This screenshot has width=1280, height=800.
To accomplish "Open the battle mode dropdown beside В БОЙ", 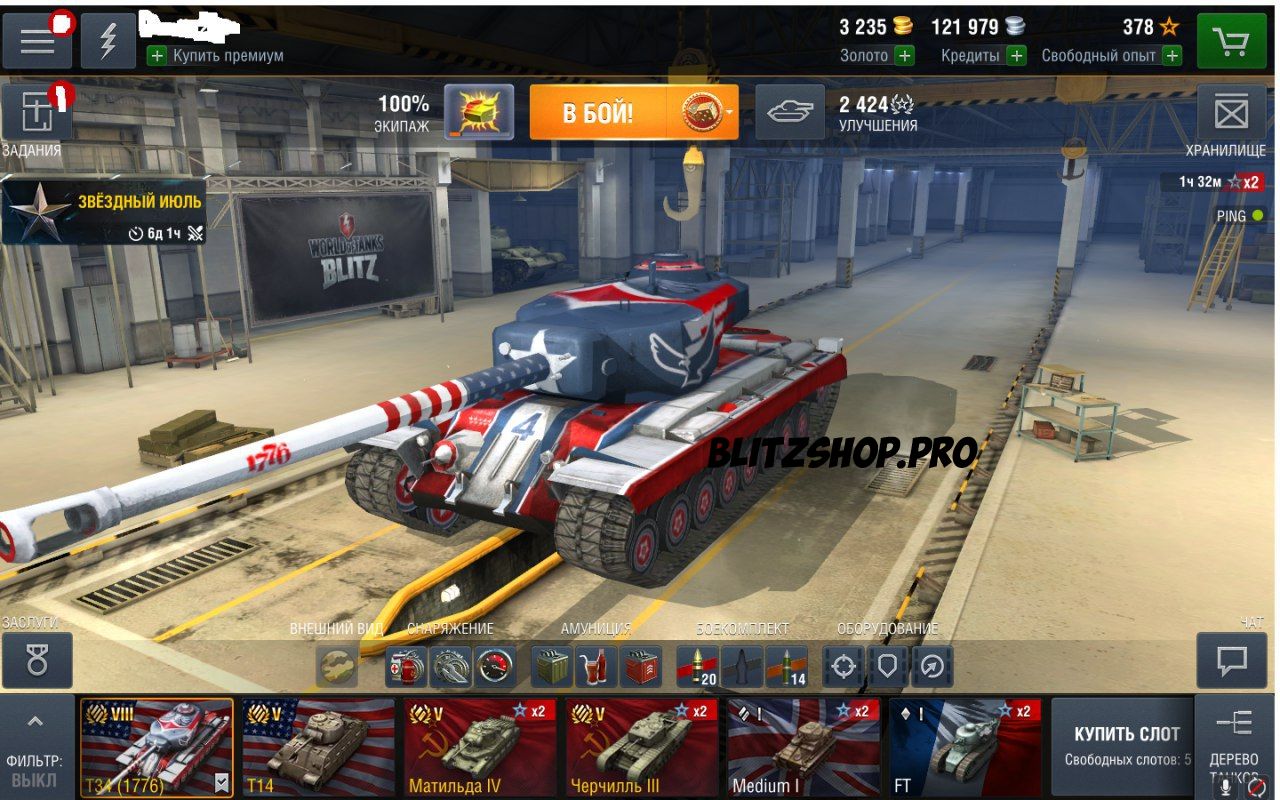I will tap(727, 110).
